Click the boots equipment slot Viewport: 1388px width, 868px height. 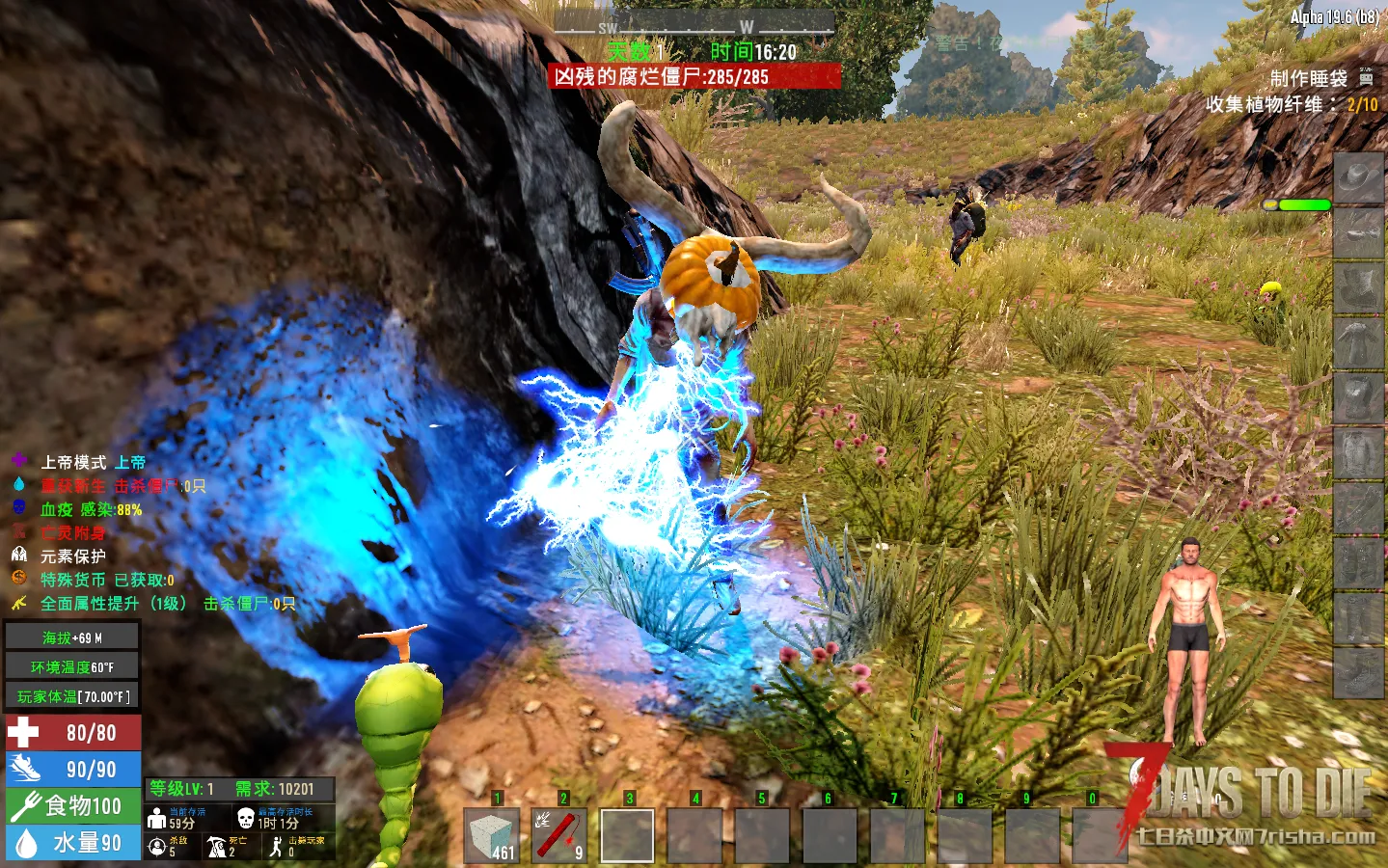pos(1358,672)
